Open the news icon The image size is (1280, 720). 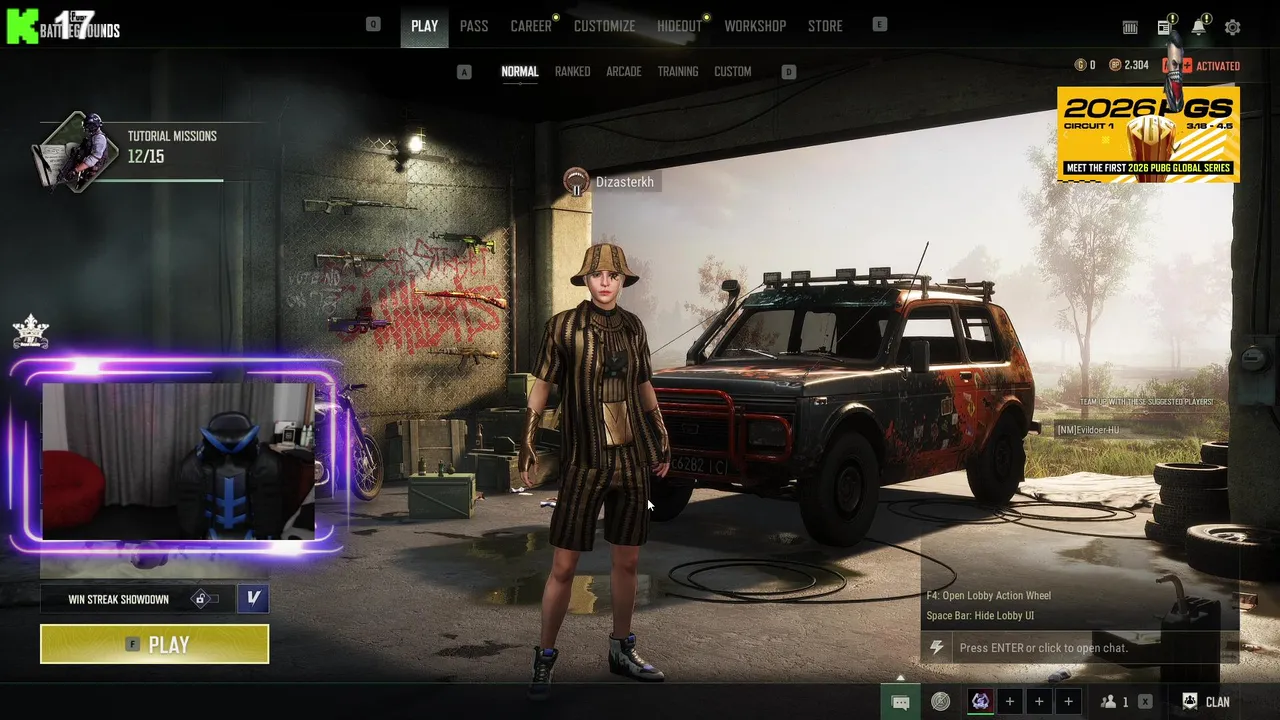[x=1164, y=27]
